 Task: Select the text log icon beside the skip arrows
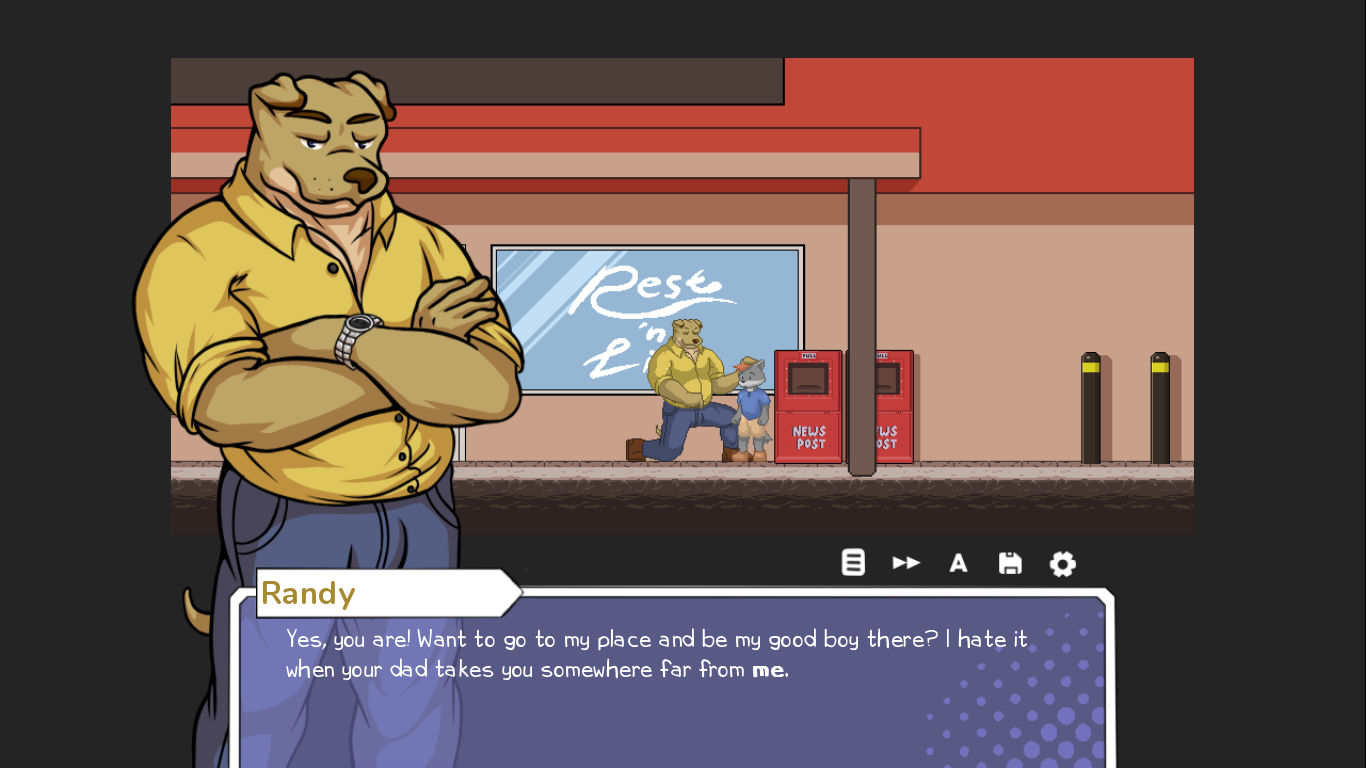[x=853, y=562]
